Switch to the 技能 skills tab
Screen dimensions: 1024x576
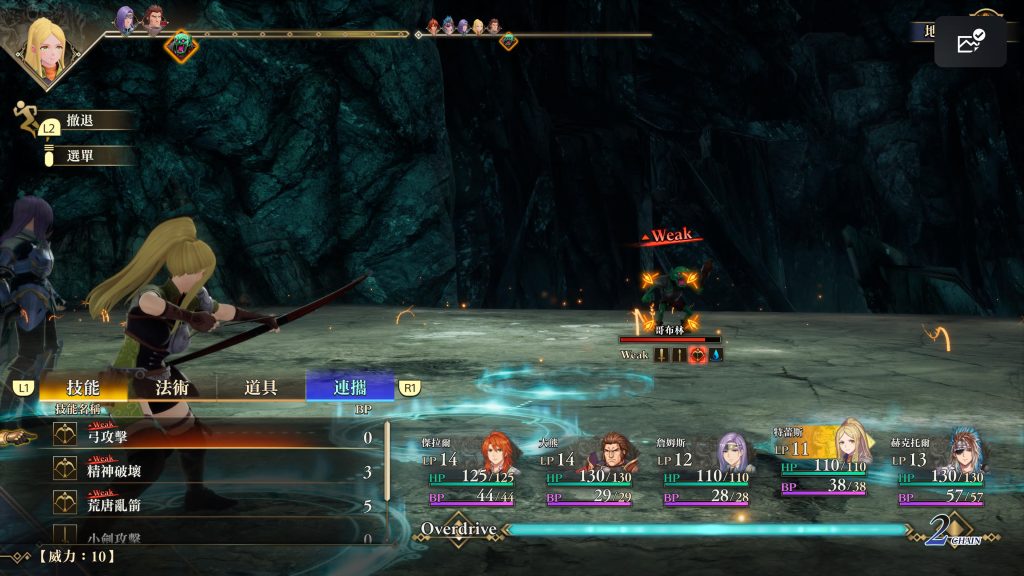(x=83, y=388)
